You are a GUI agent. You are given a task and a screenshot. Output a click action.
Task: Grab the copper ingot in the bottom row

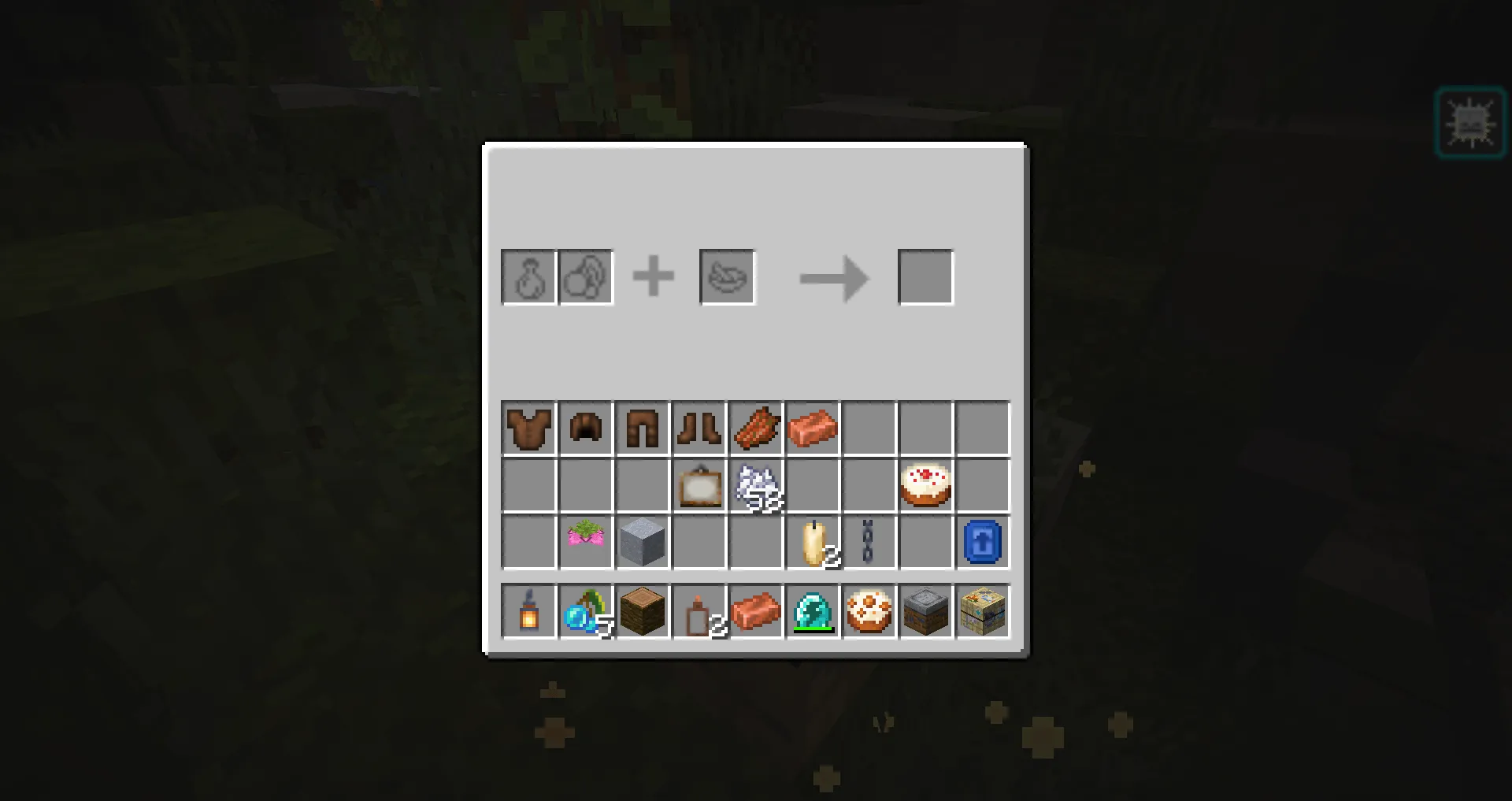[756, 612]
